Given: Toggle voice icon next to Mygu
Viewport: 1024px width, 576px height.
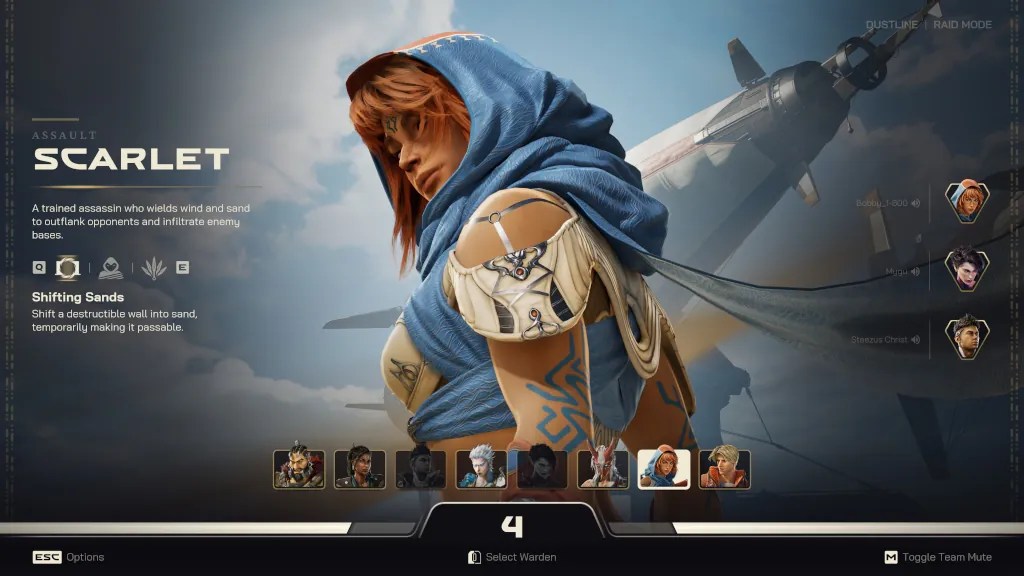Looking at the screenshot, I should (916, 271).
